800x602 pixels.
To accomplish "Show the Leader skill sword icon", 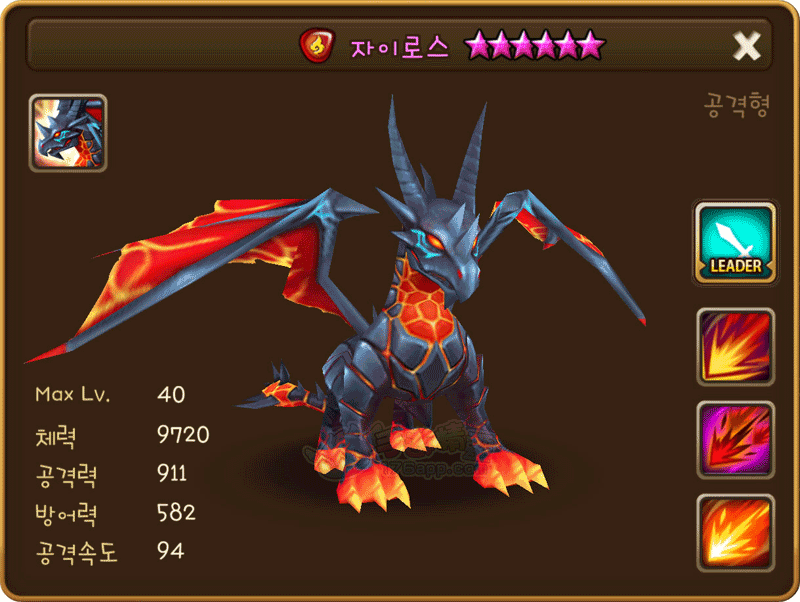I will click(736, 242).
